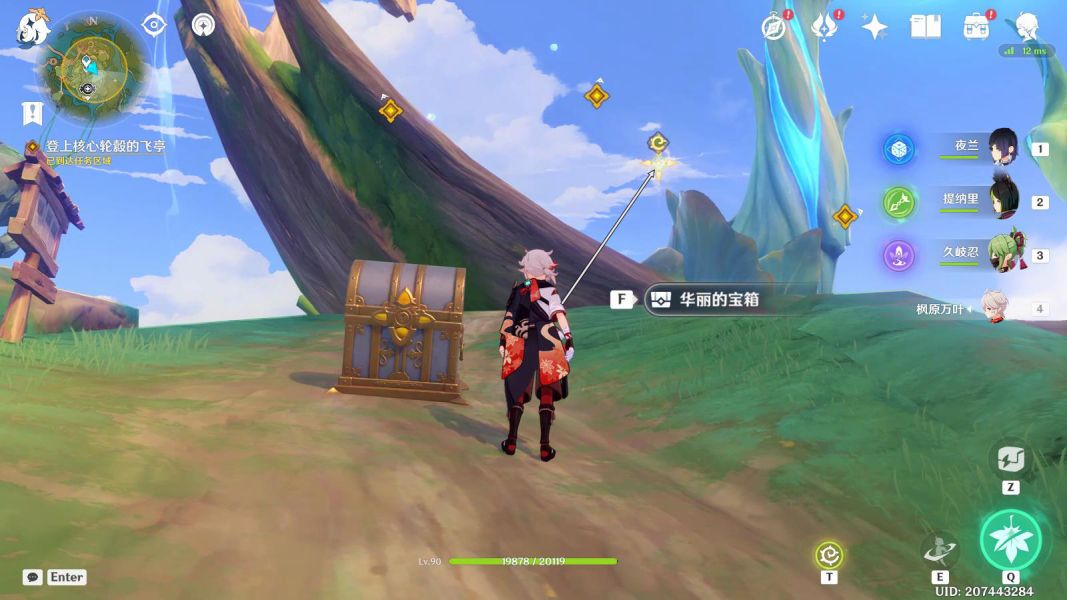Switch to party member 提纳里
Screen dimensions: 1067x600
[1002, 201]
